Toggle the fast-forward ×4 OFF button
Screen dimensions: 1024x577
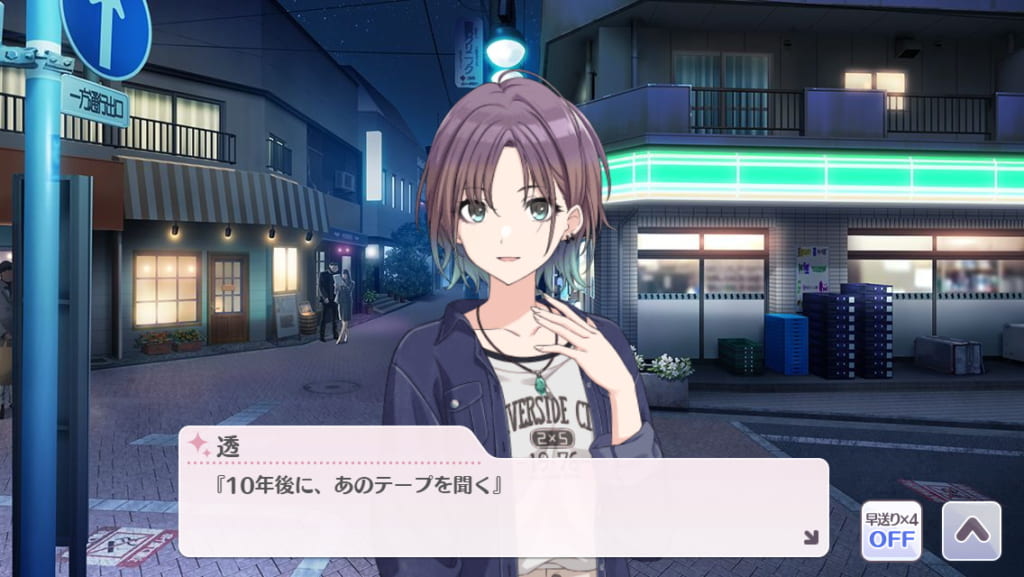[891, 530]
